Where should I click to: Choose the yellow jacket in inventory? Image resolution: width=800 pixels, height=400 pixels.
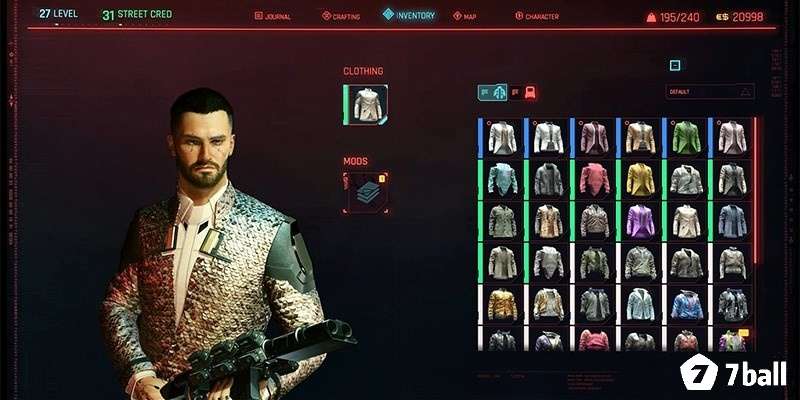[x=640, y=179]
